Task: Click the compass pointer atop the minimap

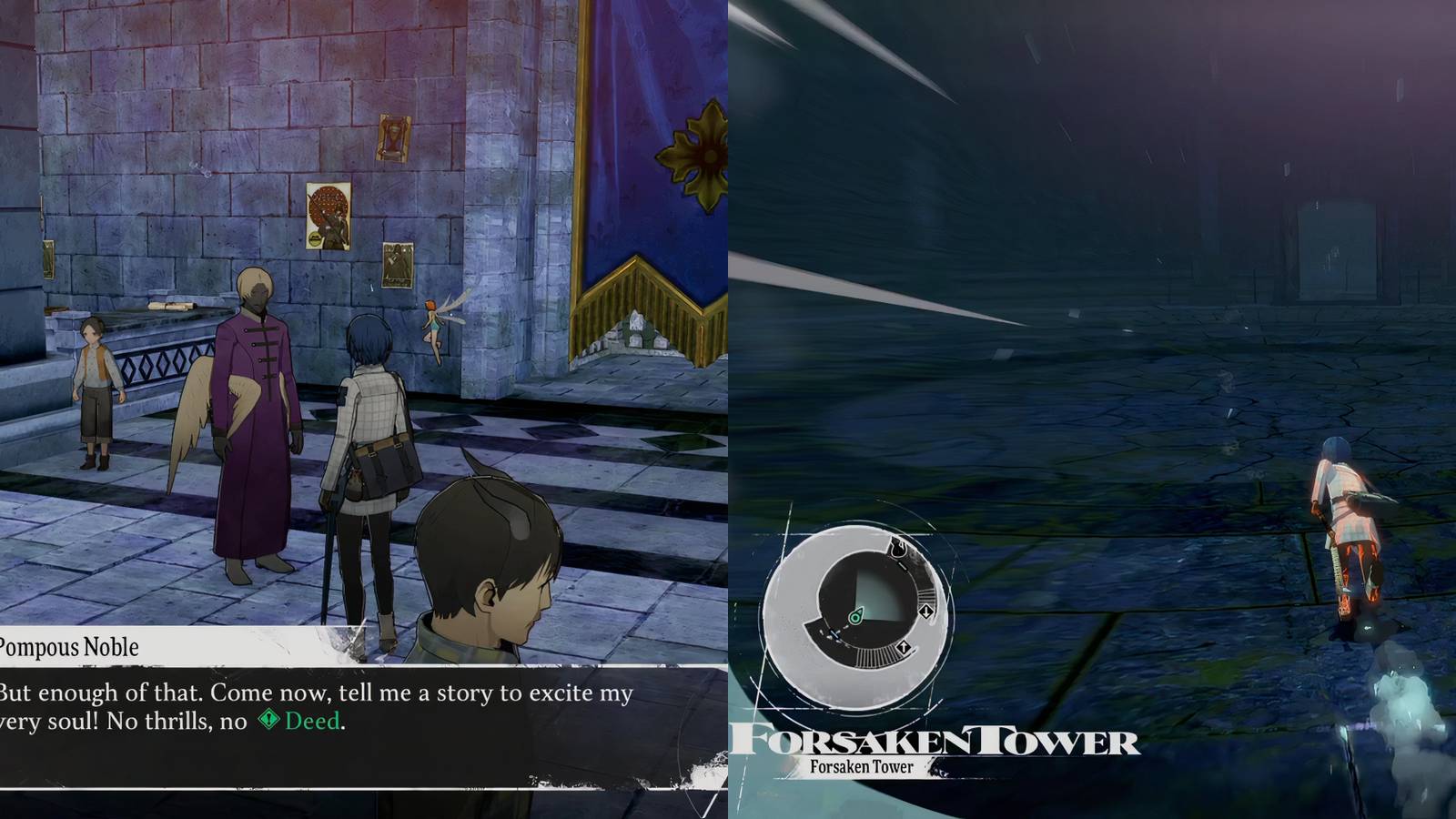Action: point(899,549)
